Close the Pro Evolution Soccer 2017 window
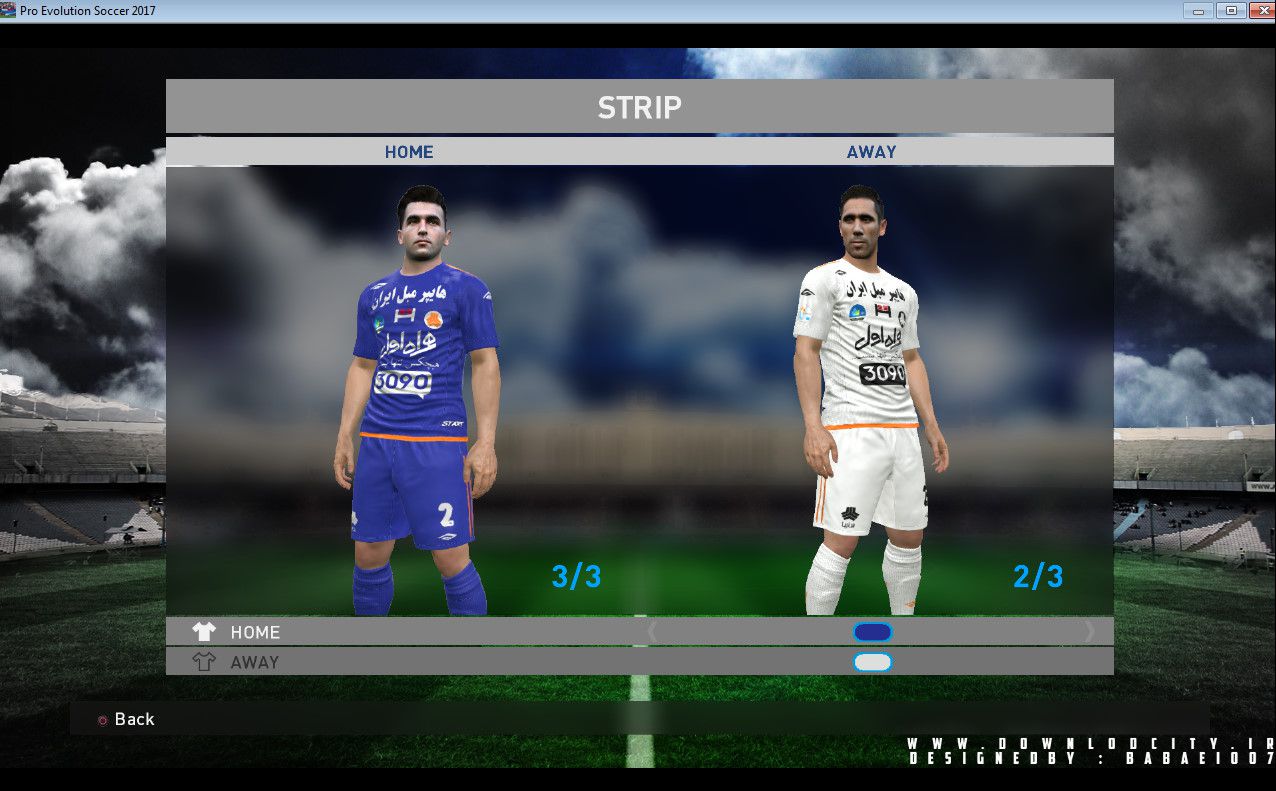Image resolution: width=1276 pixels, height=791 pixels. tap(1258, 11)
